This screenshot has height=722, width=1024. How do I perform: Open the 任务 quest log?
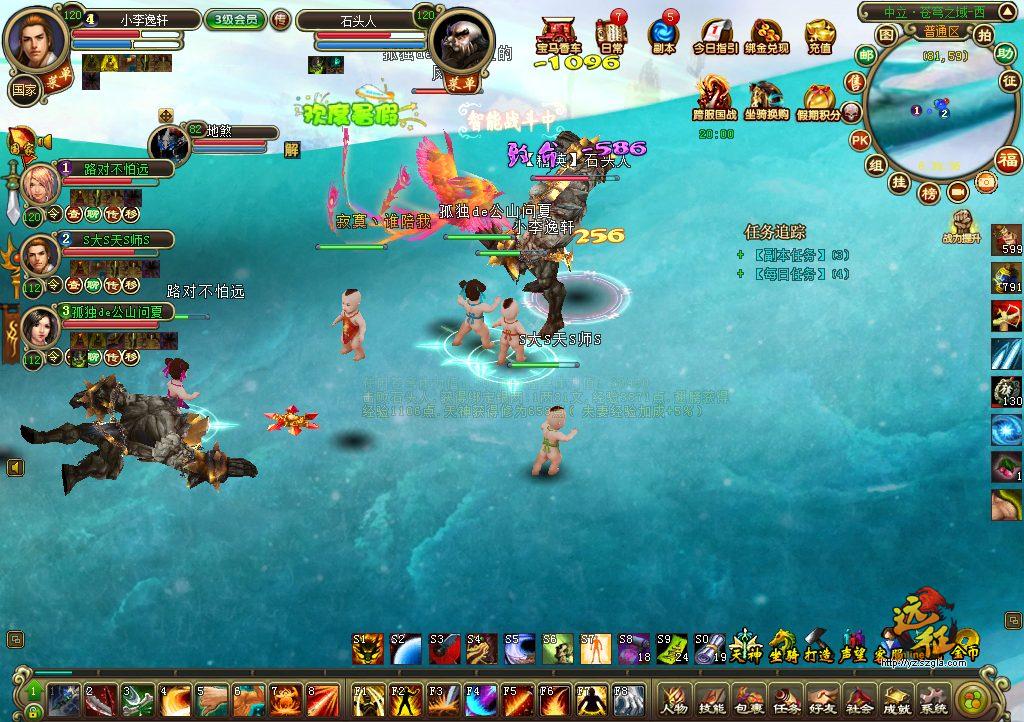[x=786, y=698]
